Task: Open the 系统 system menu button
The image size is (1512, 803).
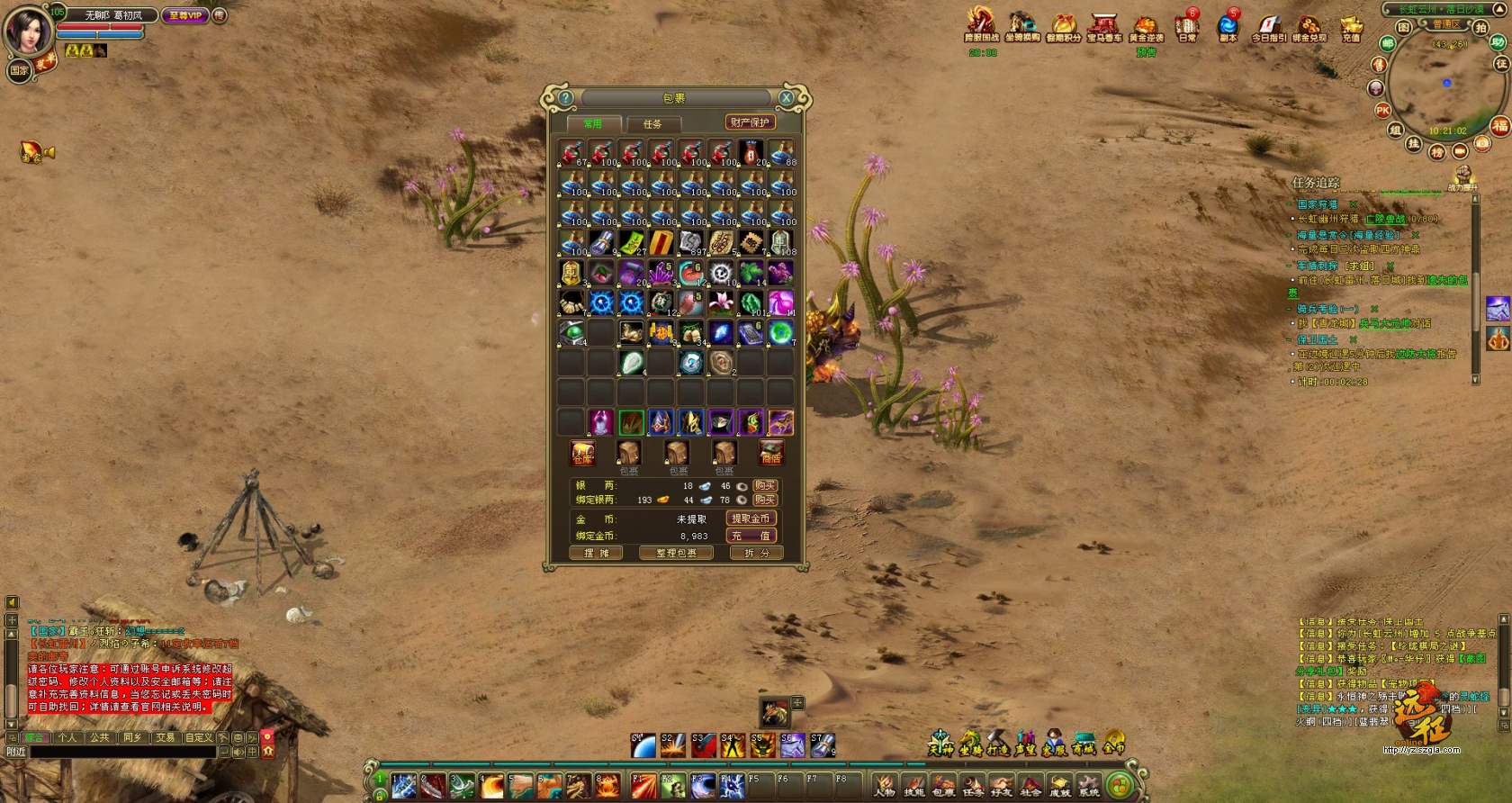Action: pyautogui.click(x=1089, y=785)
